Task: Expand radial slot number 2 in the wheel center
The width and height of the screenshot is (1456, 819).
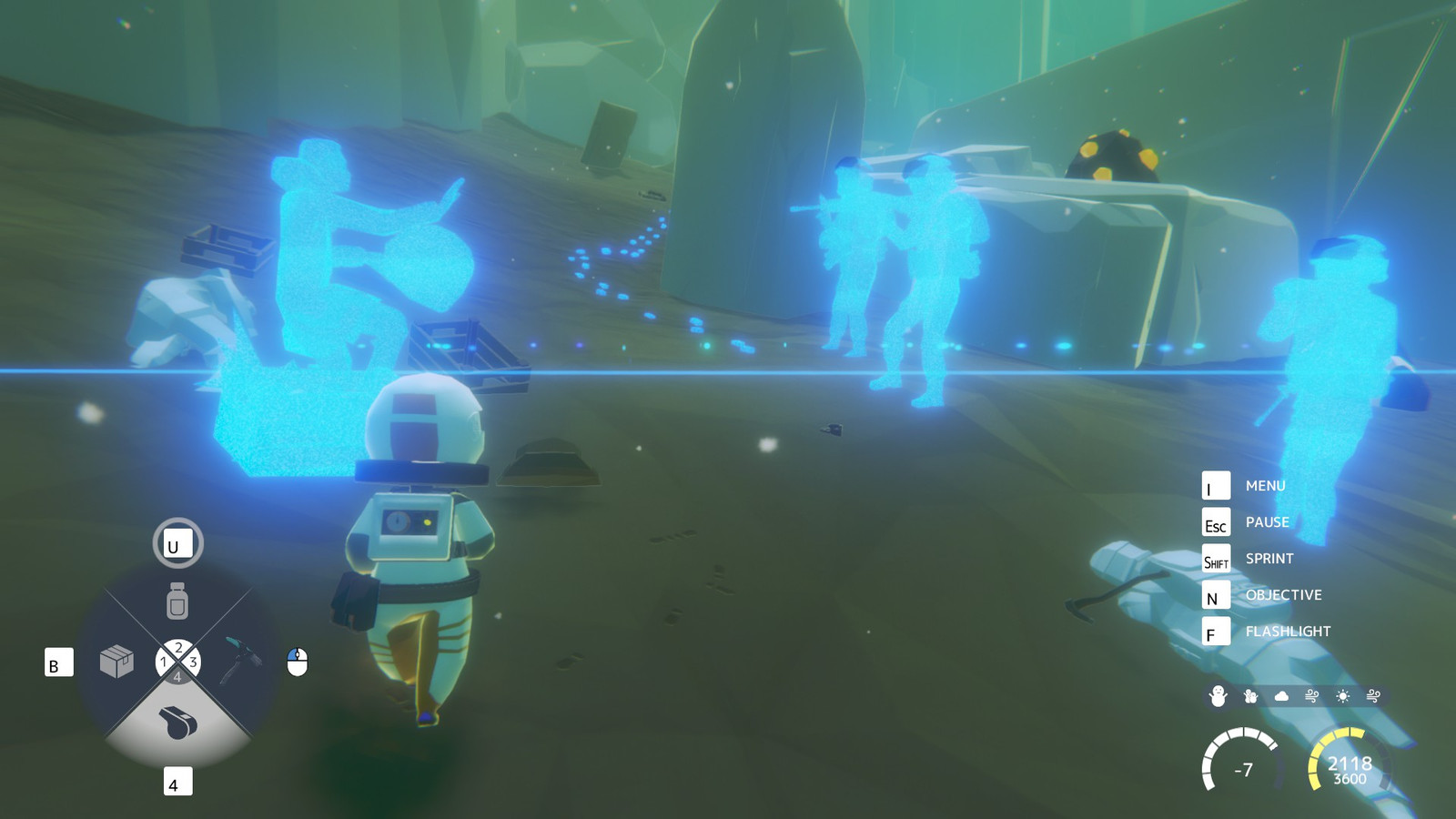Action: (x=177, y=648)
